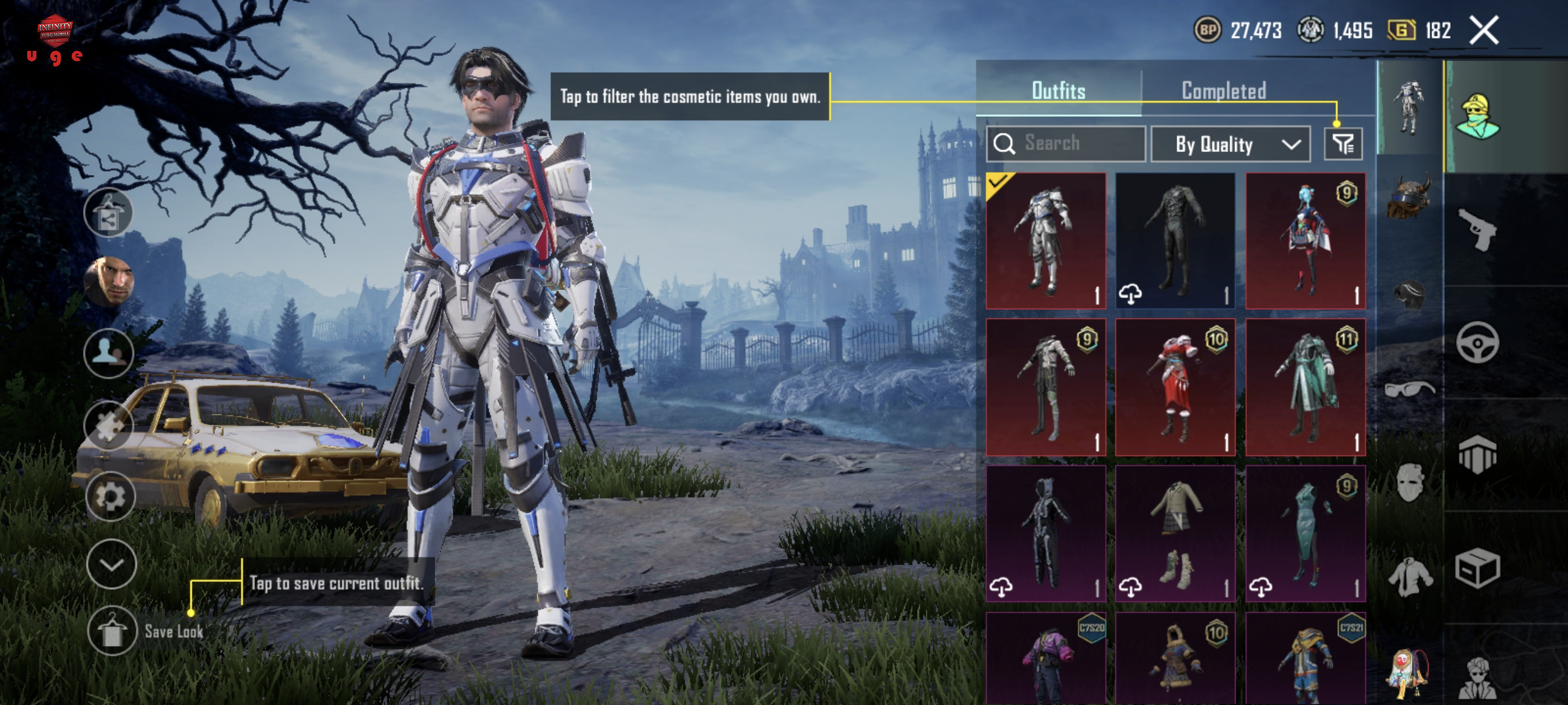Pick the red Santa dress outfit

click(1175, 387)
